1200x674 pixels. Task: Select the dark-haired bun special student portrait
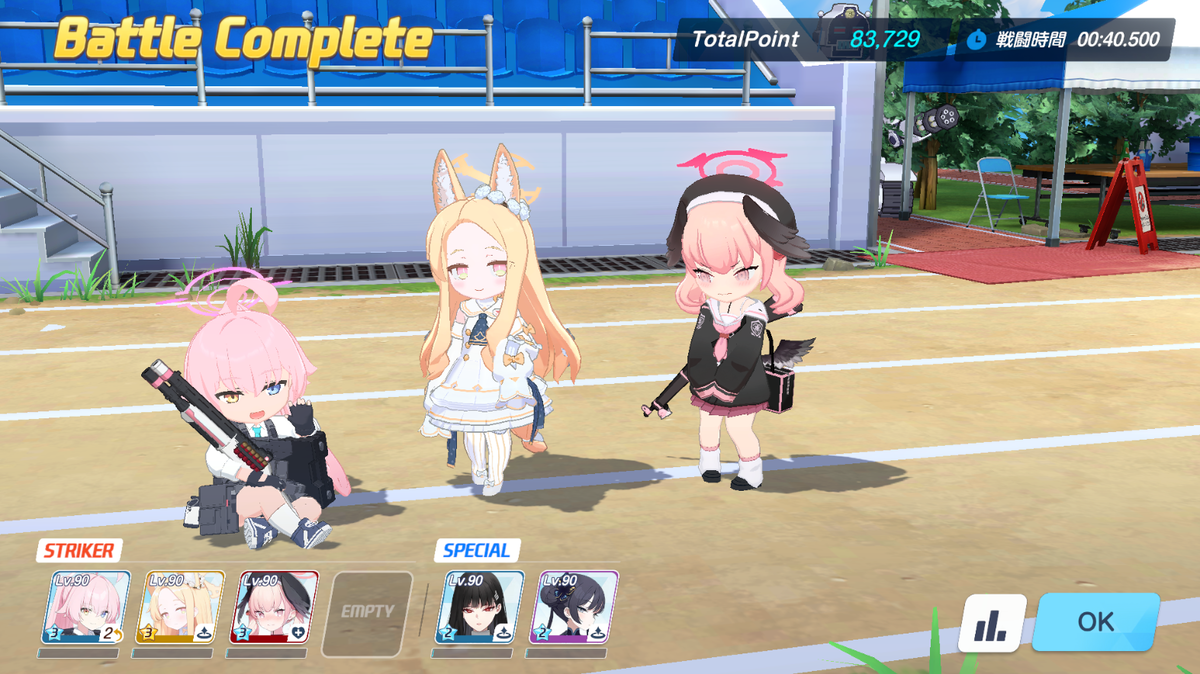(x=574, y=607)
